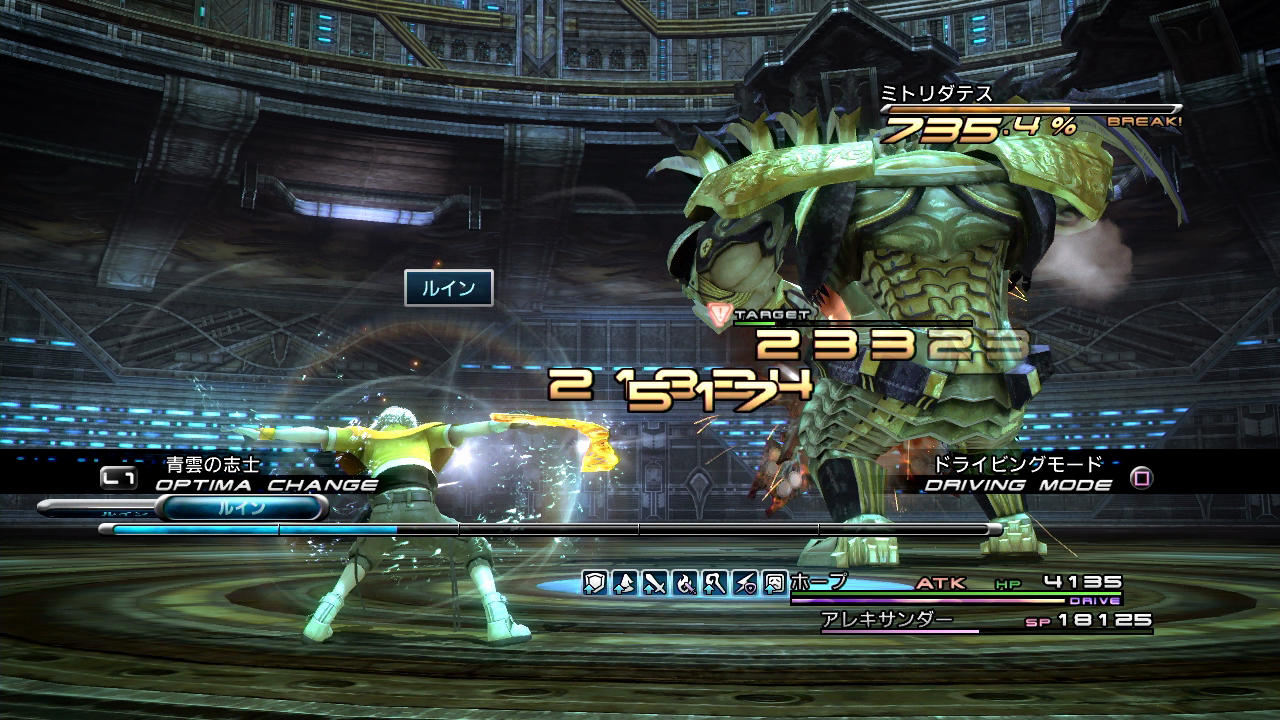Select the flame buff status icon

pyautogui.click(x=685, y=582)
